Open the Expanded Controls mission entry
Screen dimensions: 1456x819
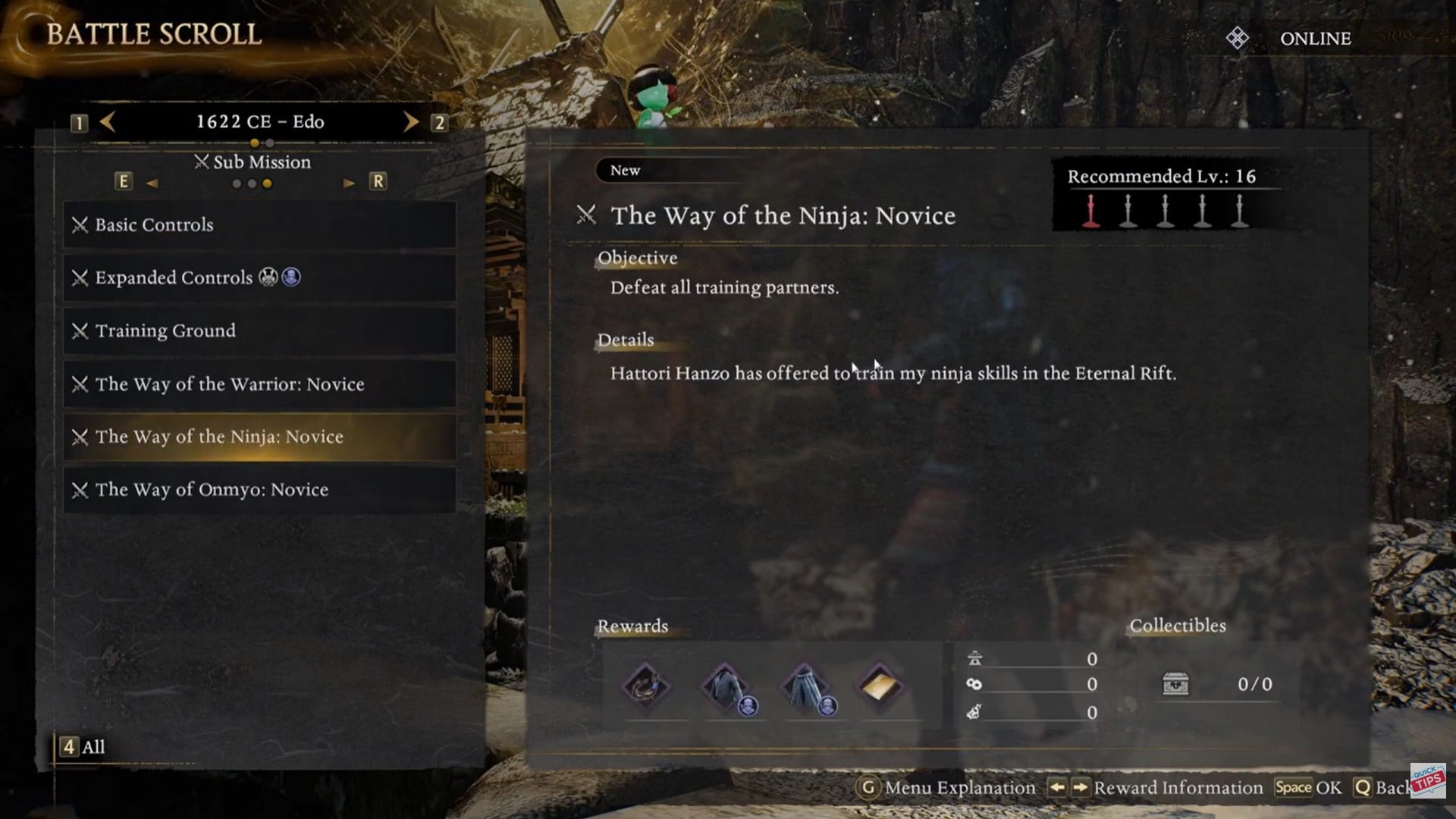[x=259, y=278]
